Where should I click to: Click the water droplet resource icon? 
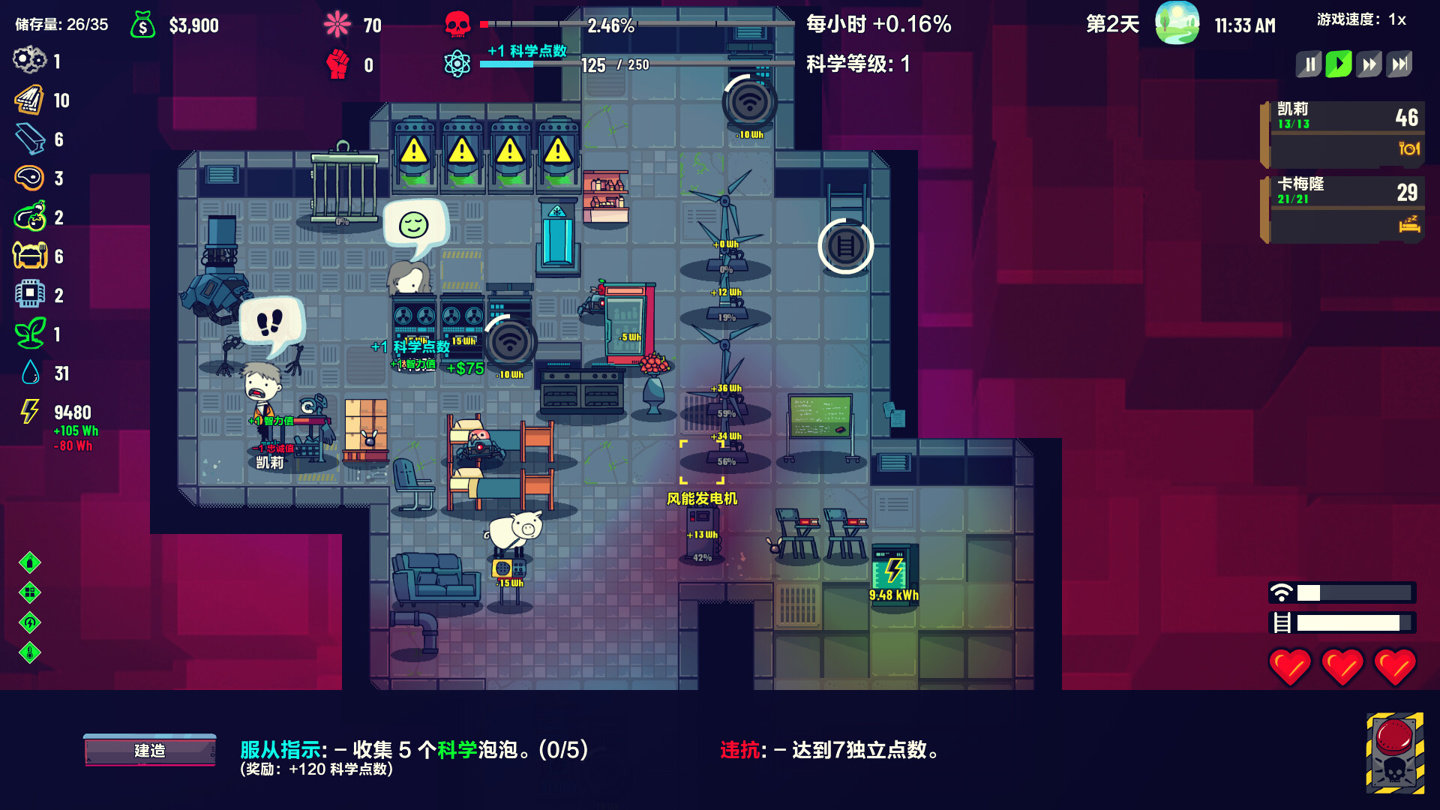click(x=30, y=373)
